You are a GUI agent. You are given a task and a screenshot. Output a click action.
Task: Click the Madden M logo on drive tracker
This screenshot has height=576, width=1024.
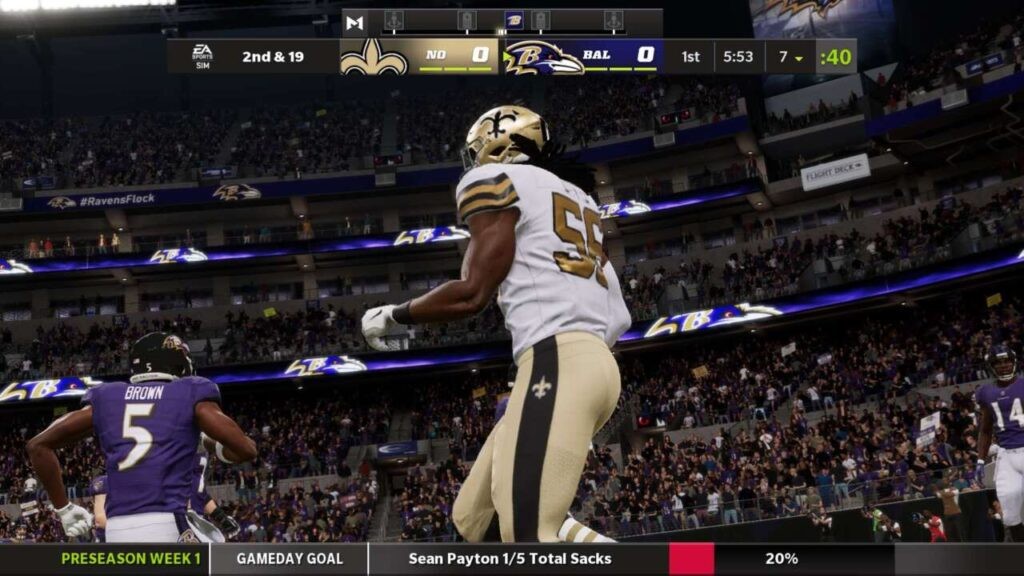tap(354, 22)
